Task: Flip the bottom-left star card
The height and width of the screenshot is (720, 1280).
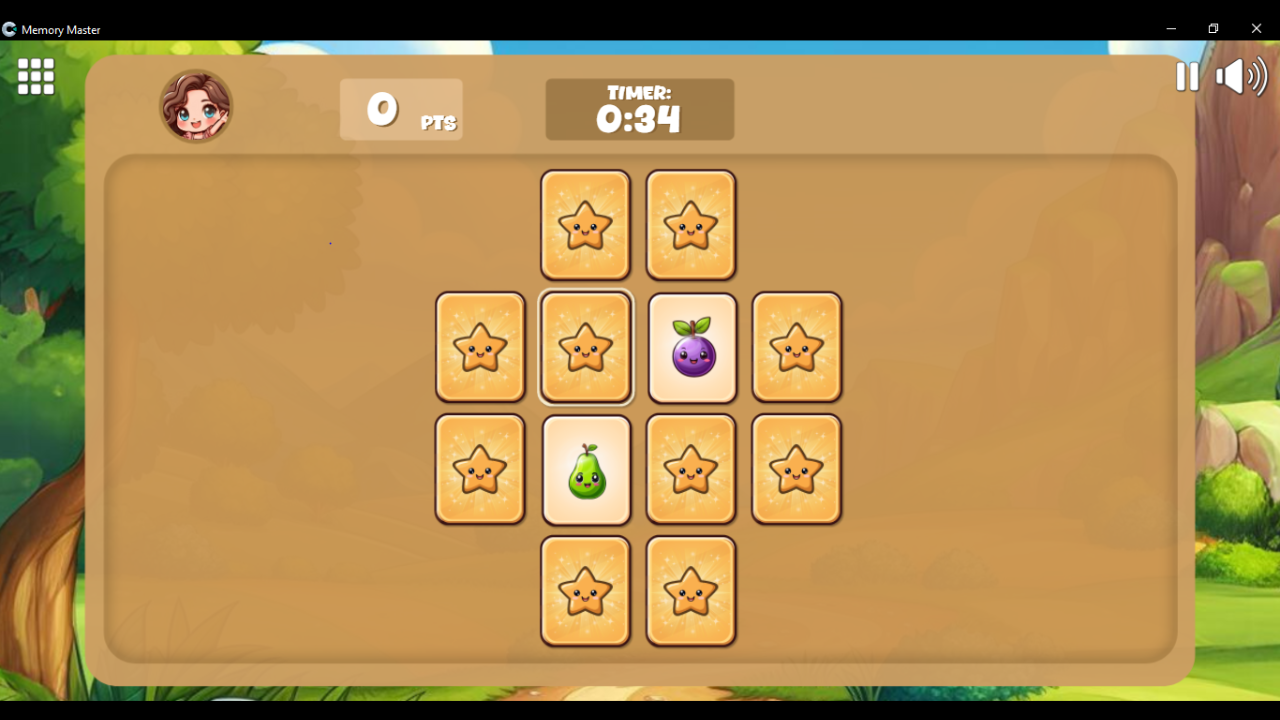Action: pos(586,589)
